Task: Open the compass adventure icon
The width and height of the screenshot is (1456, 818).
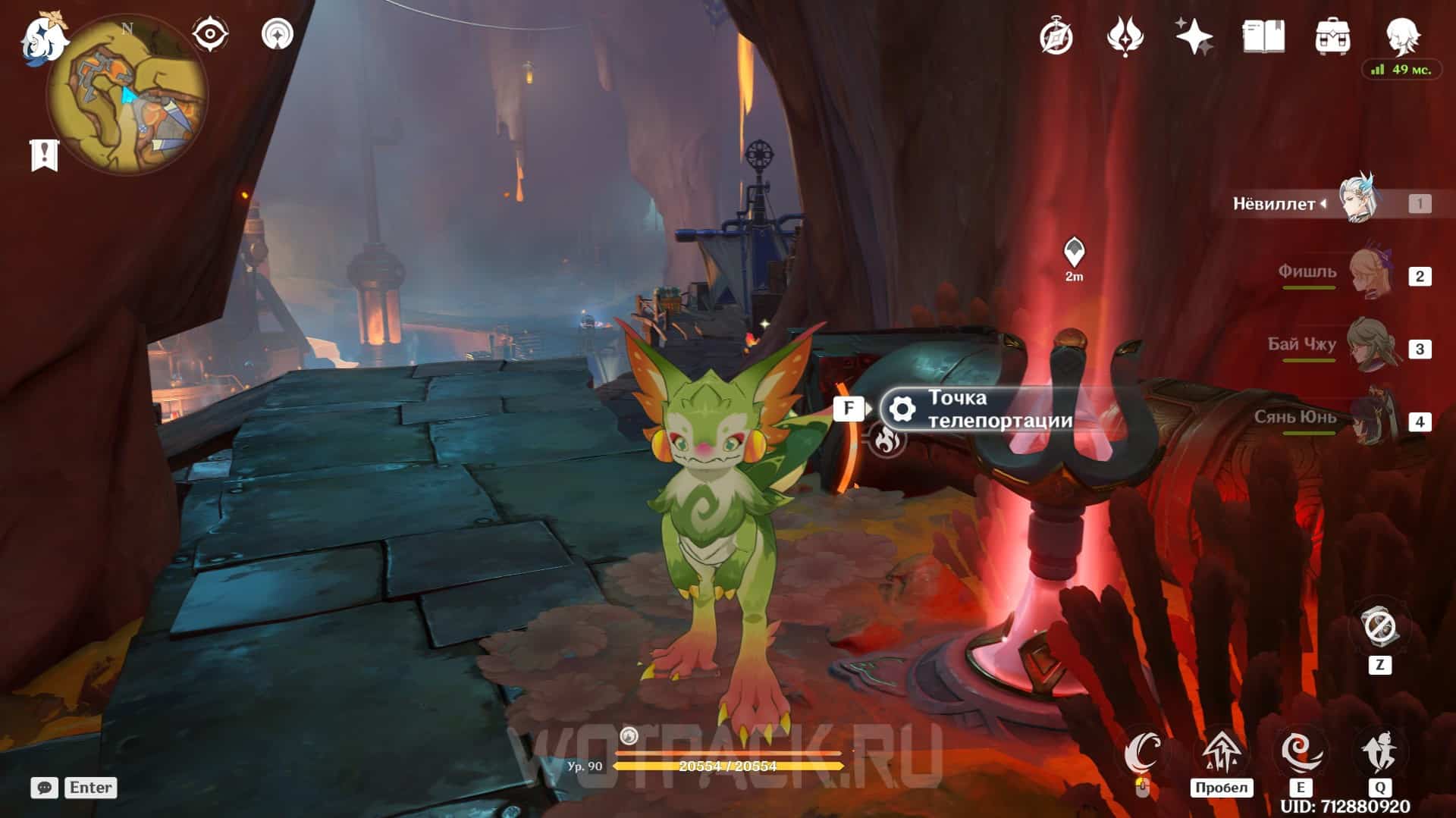Action: (x=1056, y=36)
